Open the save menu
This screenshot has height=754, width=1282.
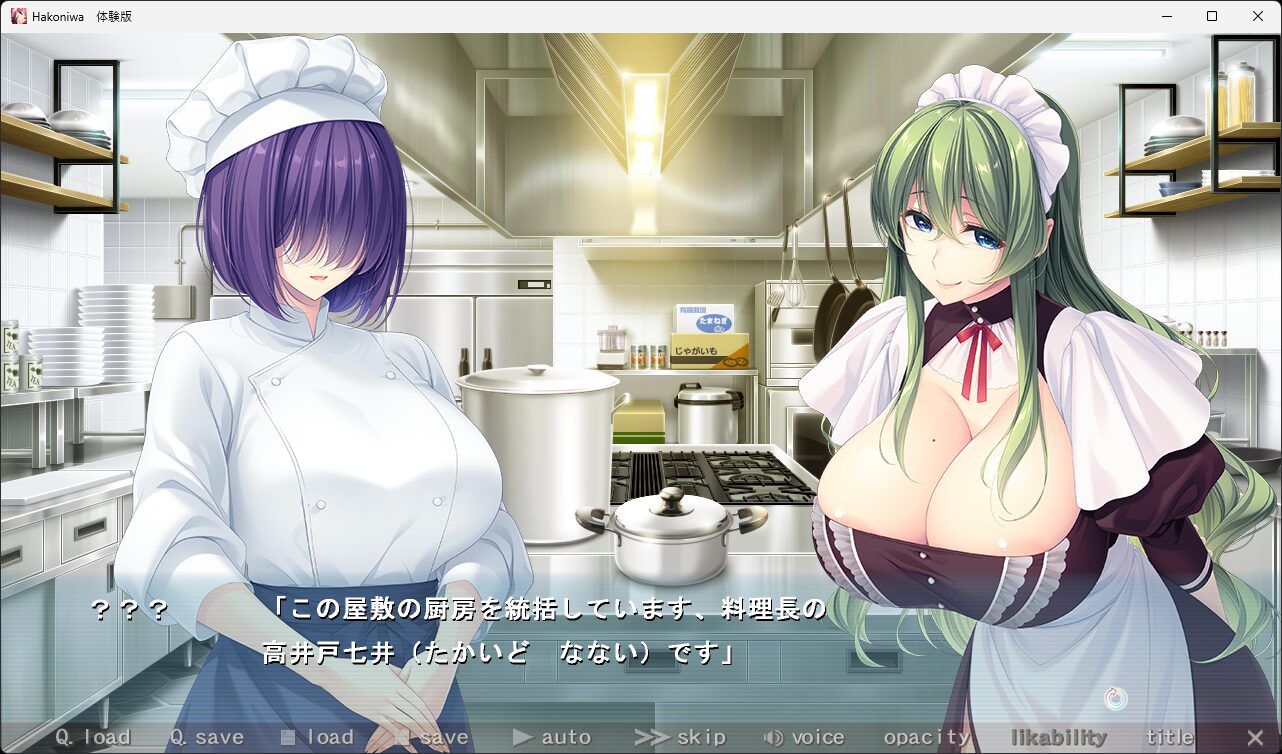[x=432, y=738]
